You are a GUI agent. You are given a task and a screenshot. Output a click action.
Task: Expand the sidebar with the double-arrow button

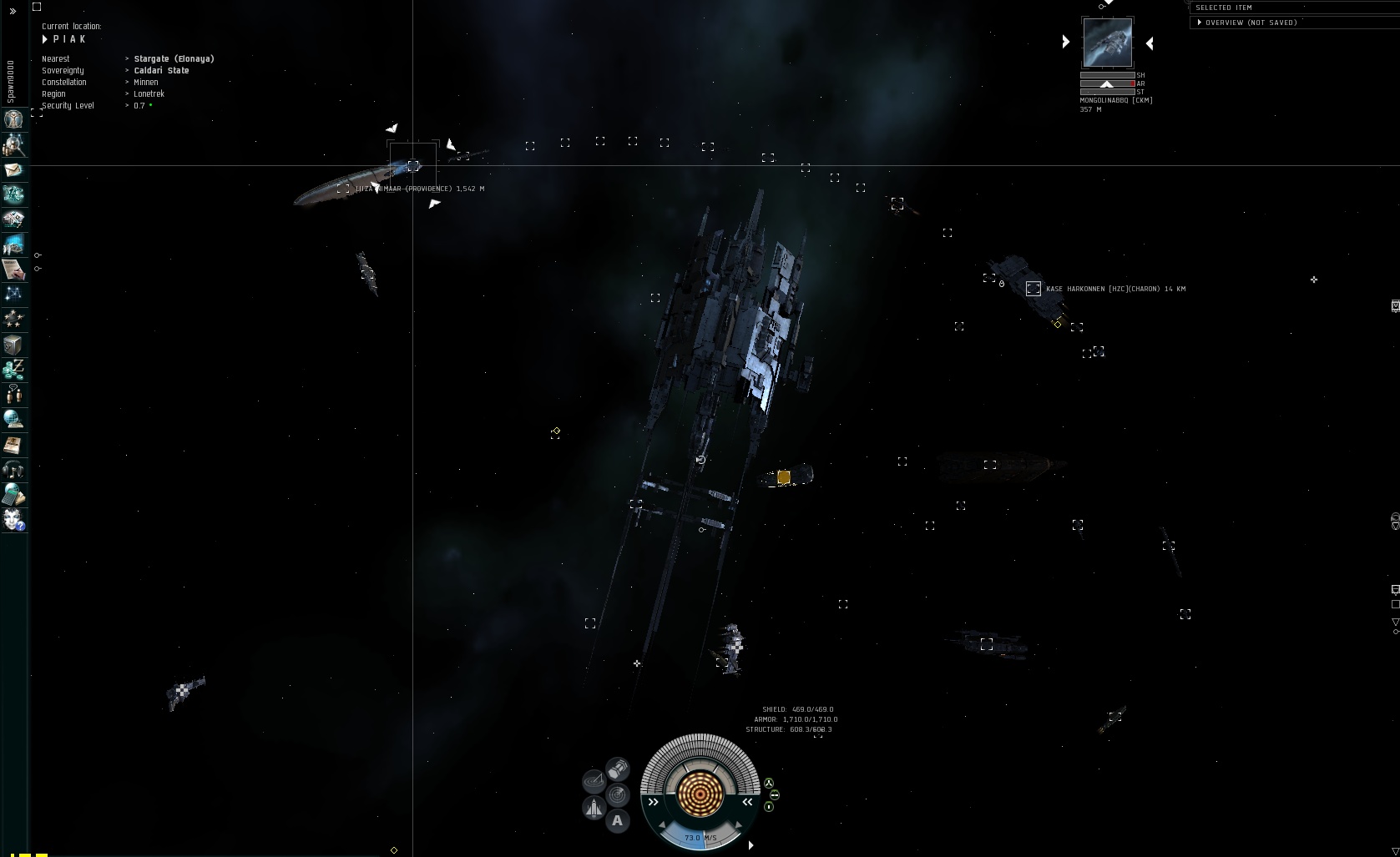[x=13, y=12]
